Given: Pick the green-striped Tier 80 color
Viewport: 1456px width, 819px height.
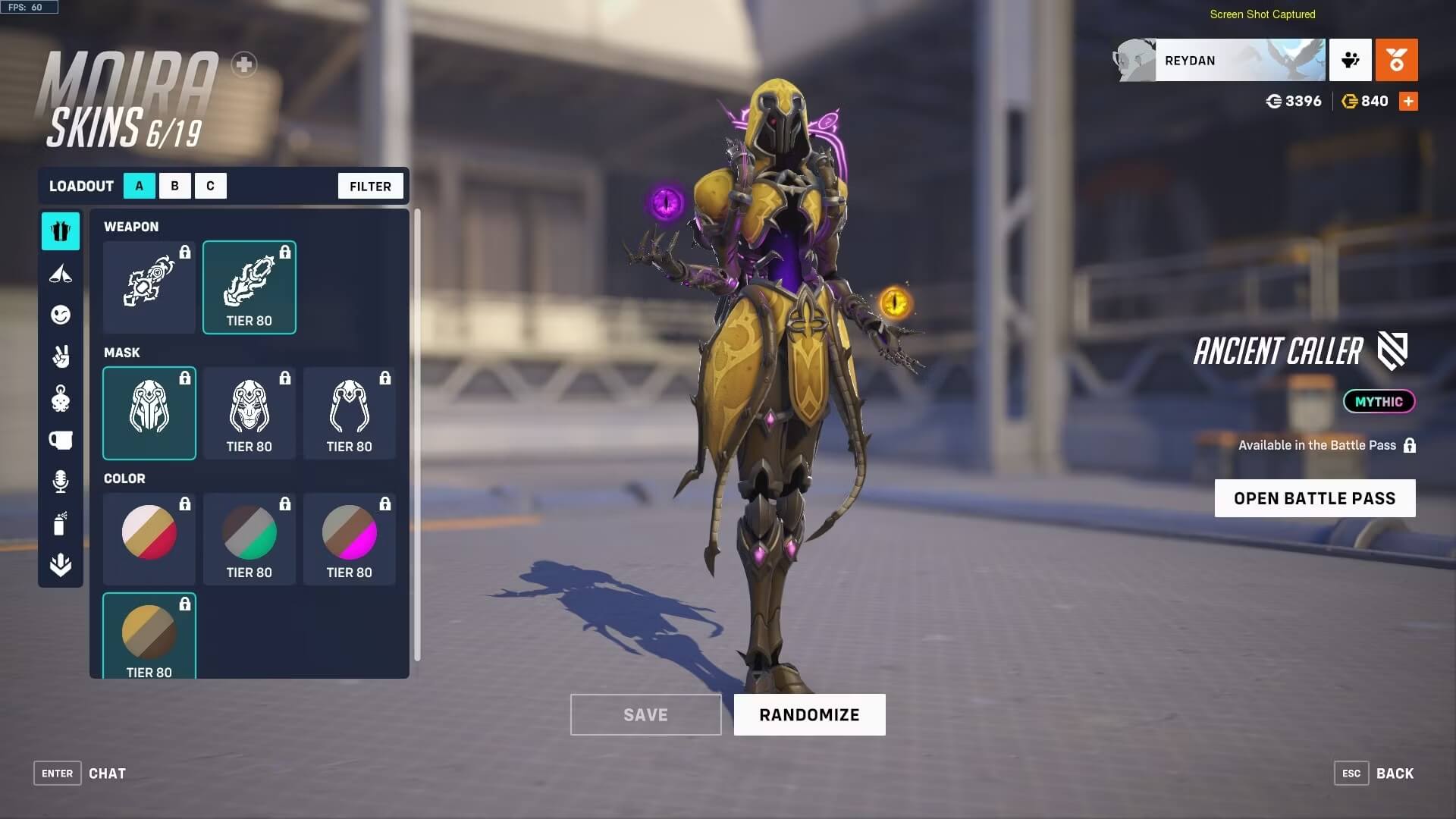Looking at the screenshot, I should point(249,539).
